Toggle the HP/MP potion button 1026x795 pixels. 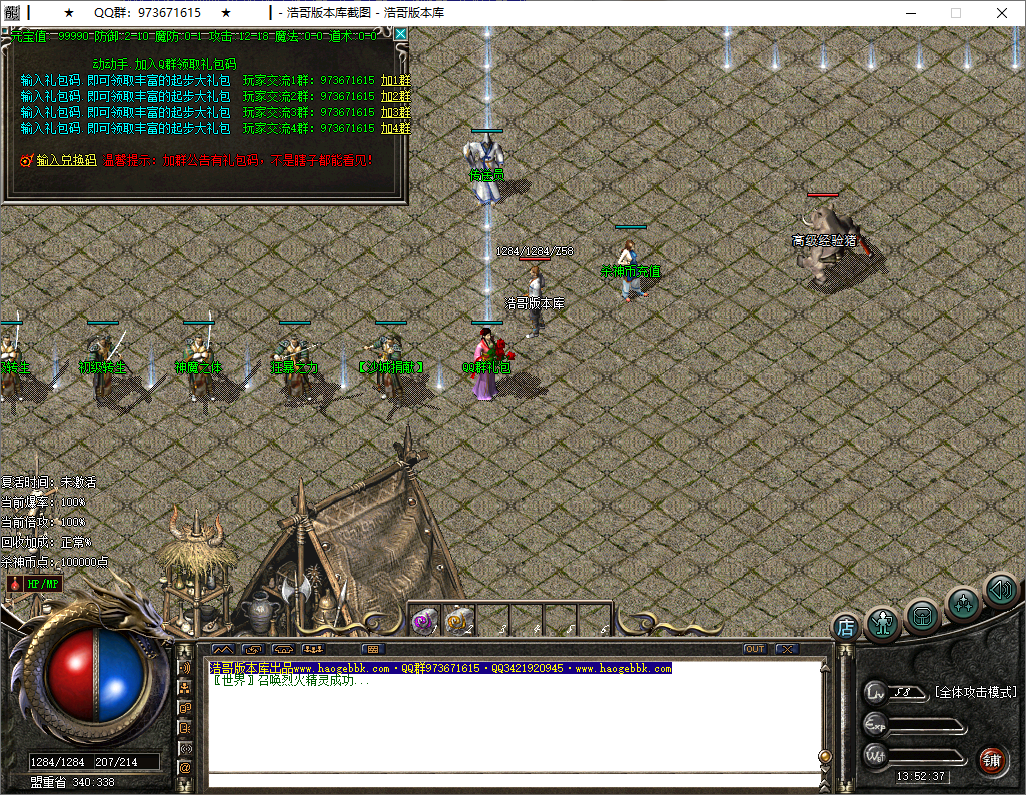pyautogui.click(x=34, y=583)
